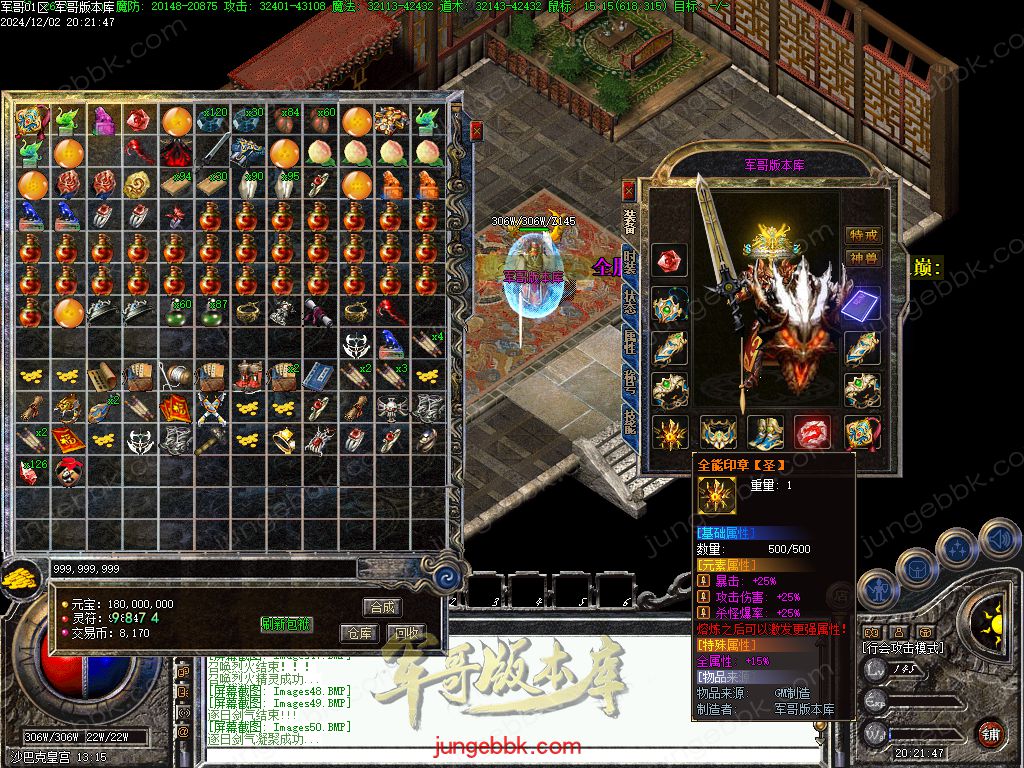Screen dimensions: 1024x768
Task: Close the character equipment panel
Action: click(628, 189)
